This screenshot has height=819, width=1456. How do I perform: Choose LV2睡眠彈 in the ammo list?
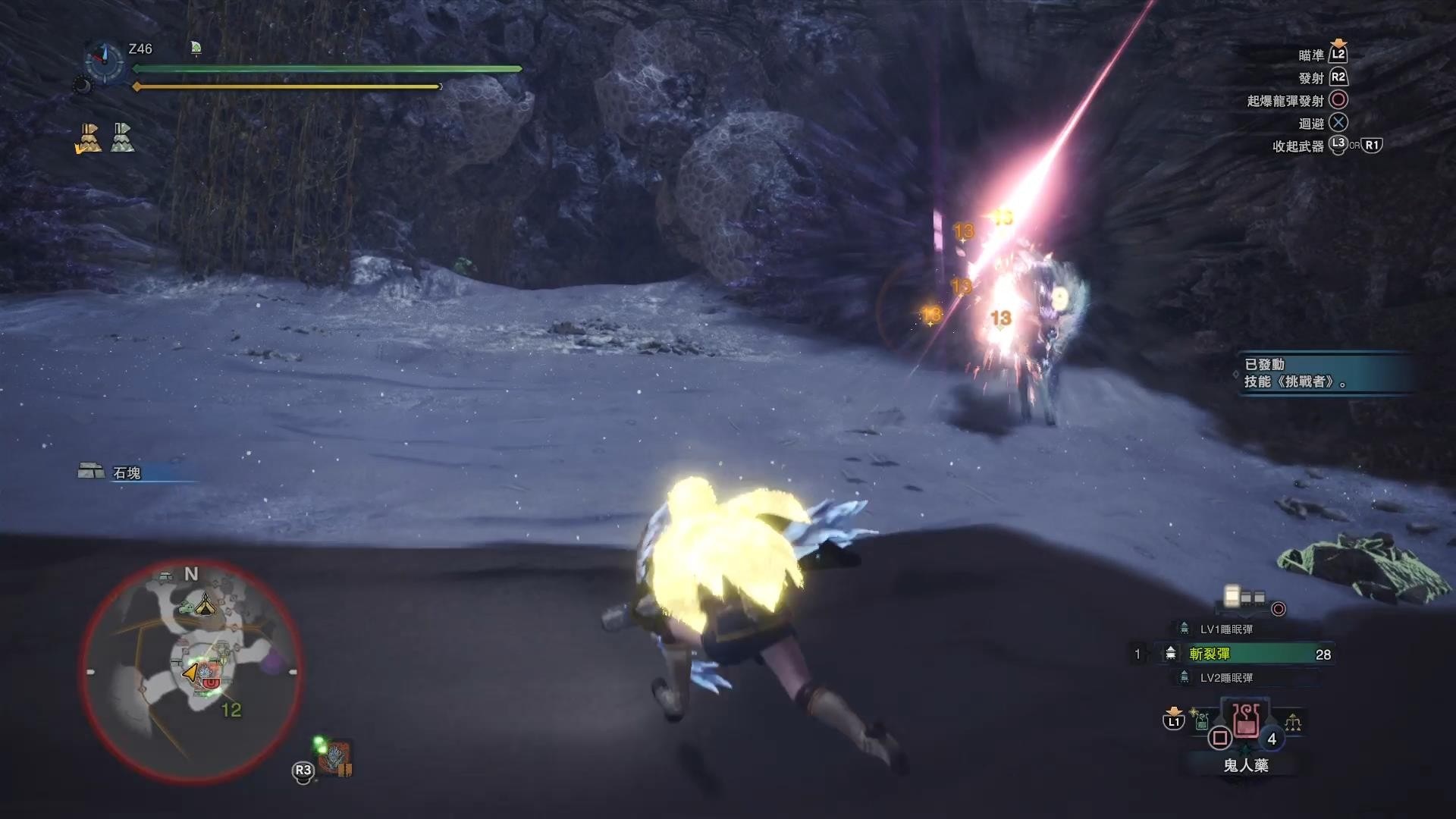1225,678
